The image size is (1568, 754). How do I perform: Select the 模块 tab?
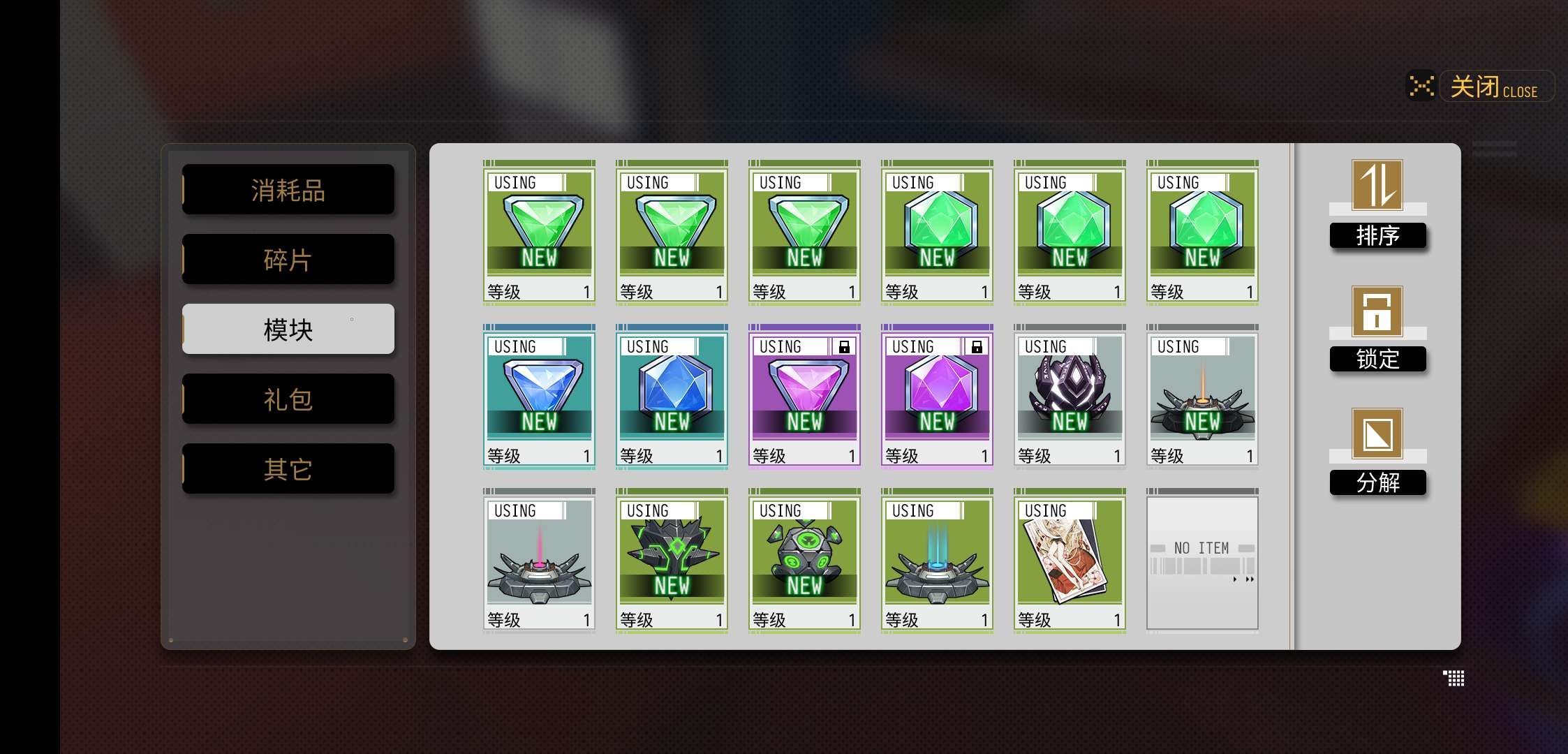[x=288, y=330]
